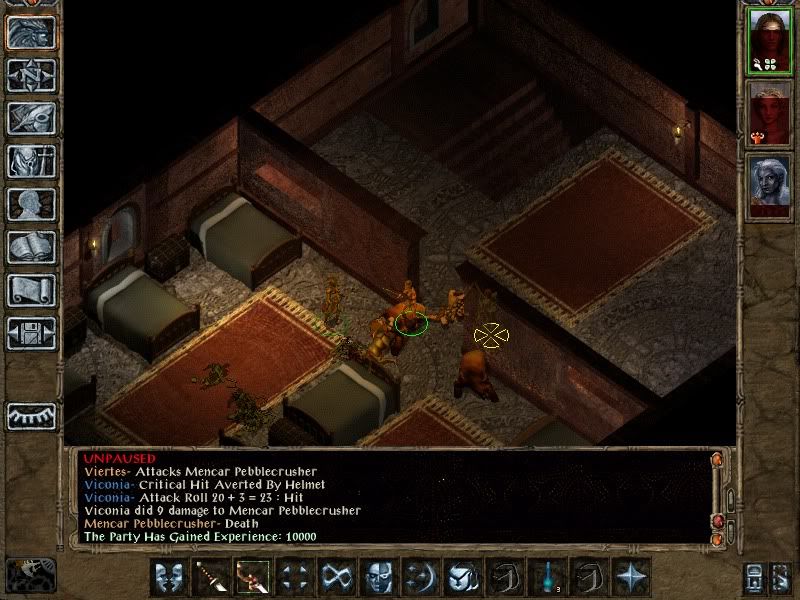Use the blue potion quick item

[x=548, y=576]
